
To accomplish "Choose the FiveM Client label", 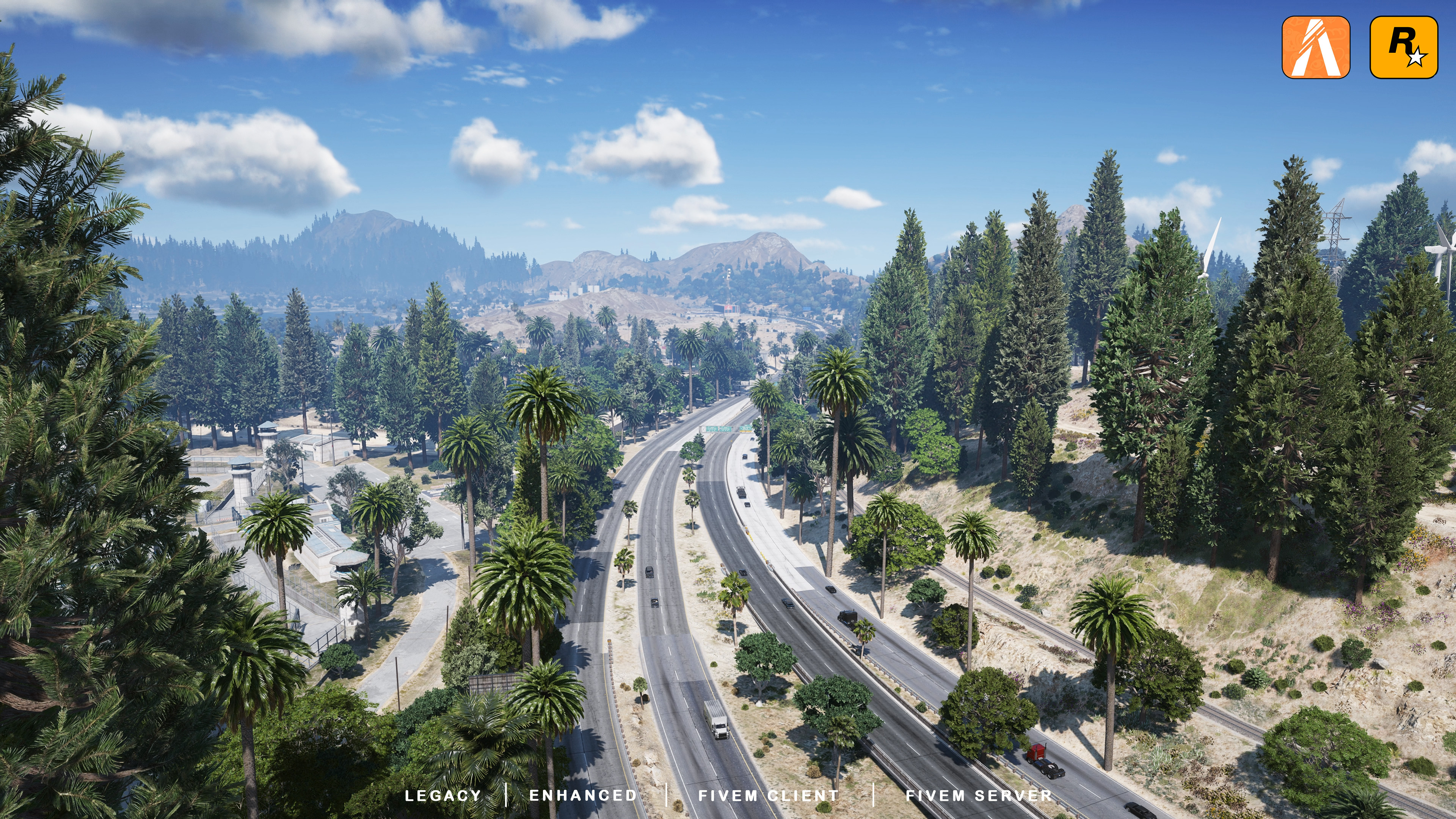I will coord(769,795).
